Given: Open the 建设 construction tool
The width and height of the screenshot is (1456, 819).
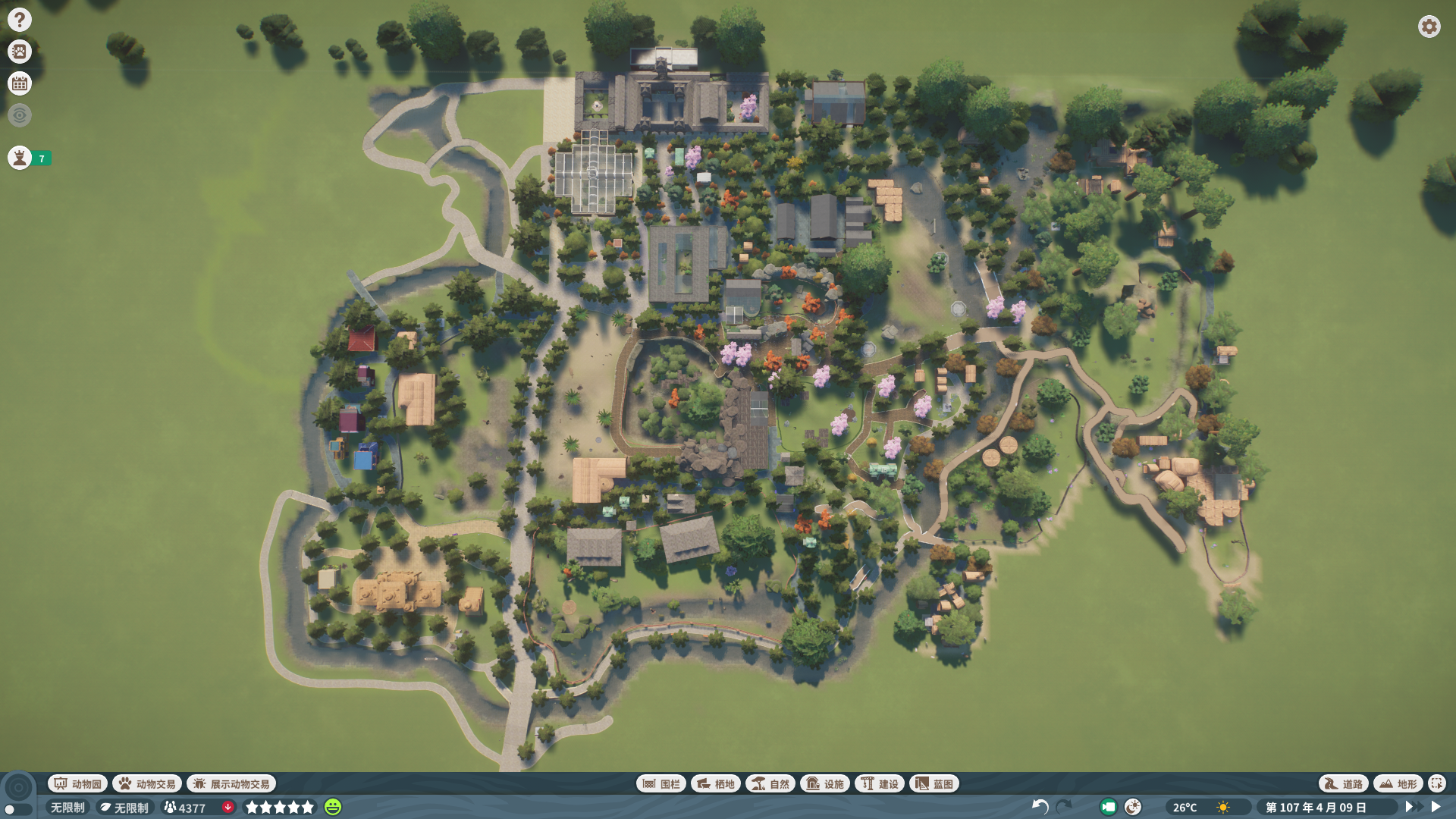Looking at the screenshot, I should (880, 783).
